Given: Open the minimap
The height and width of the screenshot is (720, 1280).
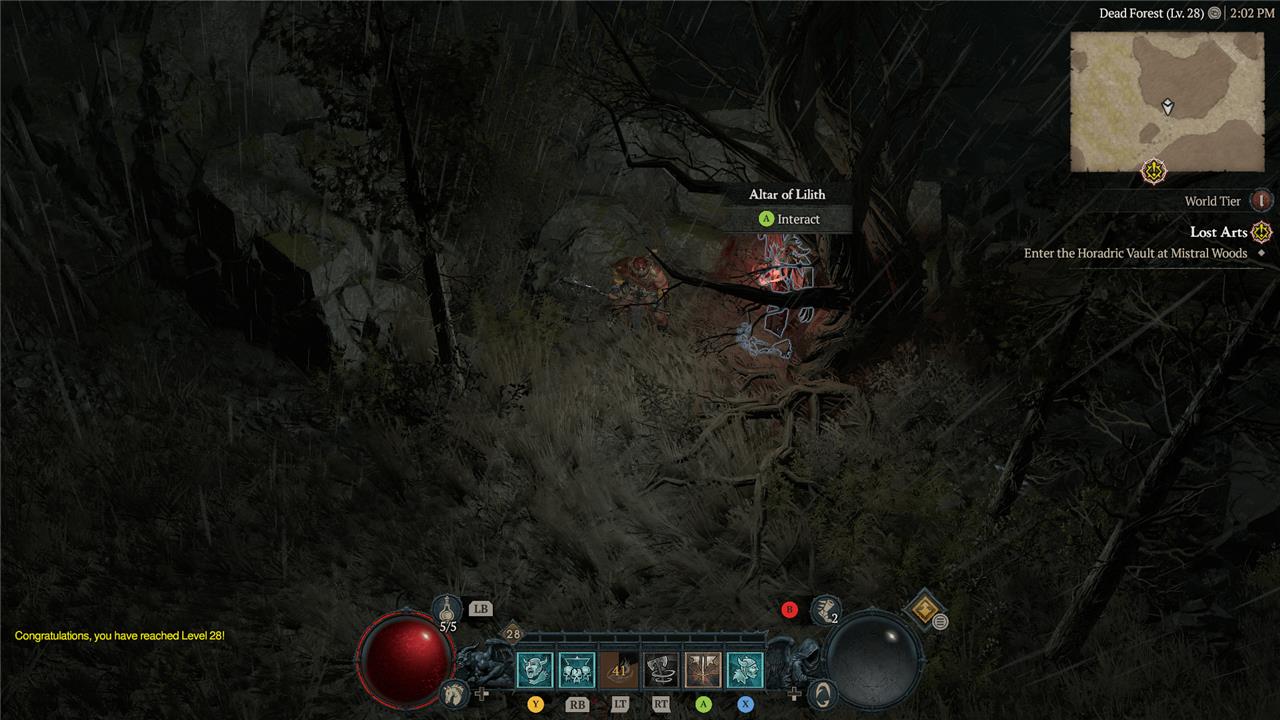Looking at the screenshot, I should tap(1167, 101).
